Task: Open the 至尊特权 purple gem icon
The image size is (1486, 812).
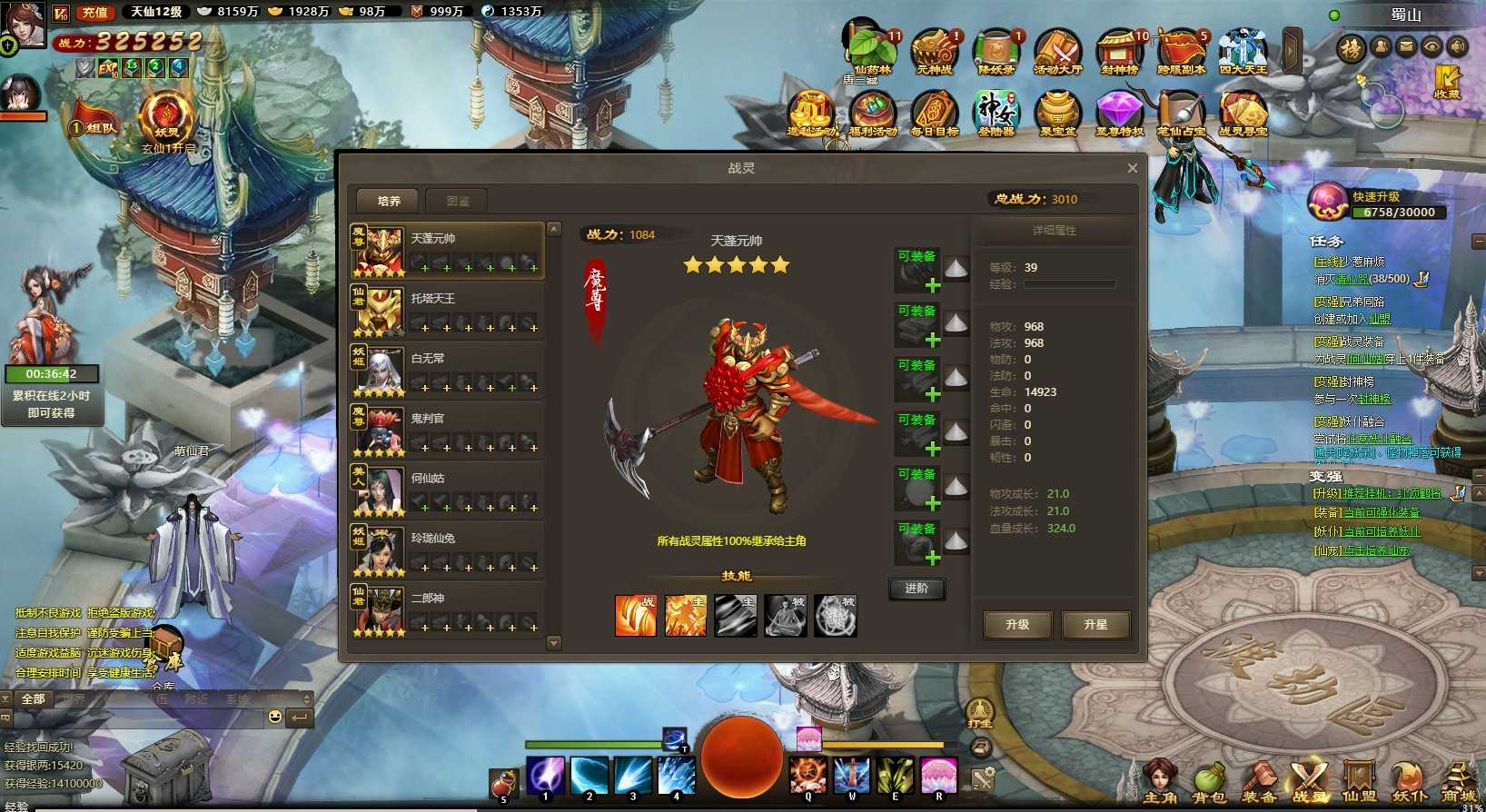Action: point(1119,114)
